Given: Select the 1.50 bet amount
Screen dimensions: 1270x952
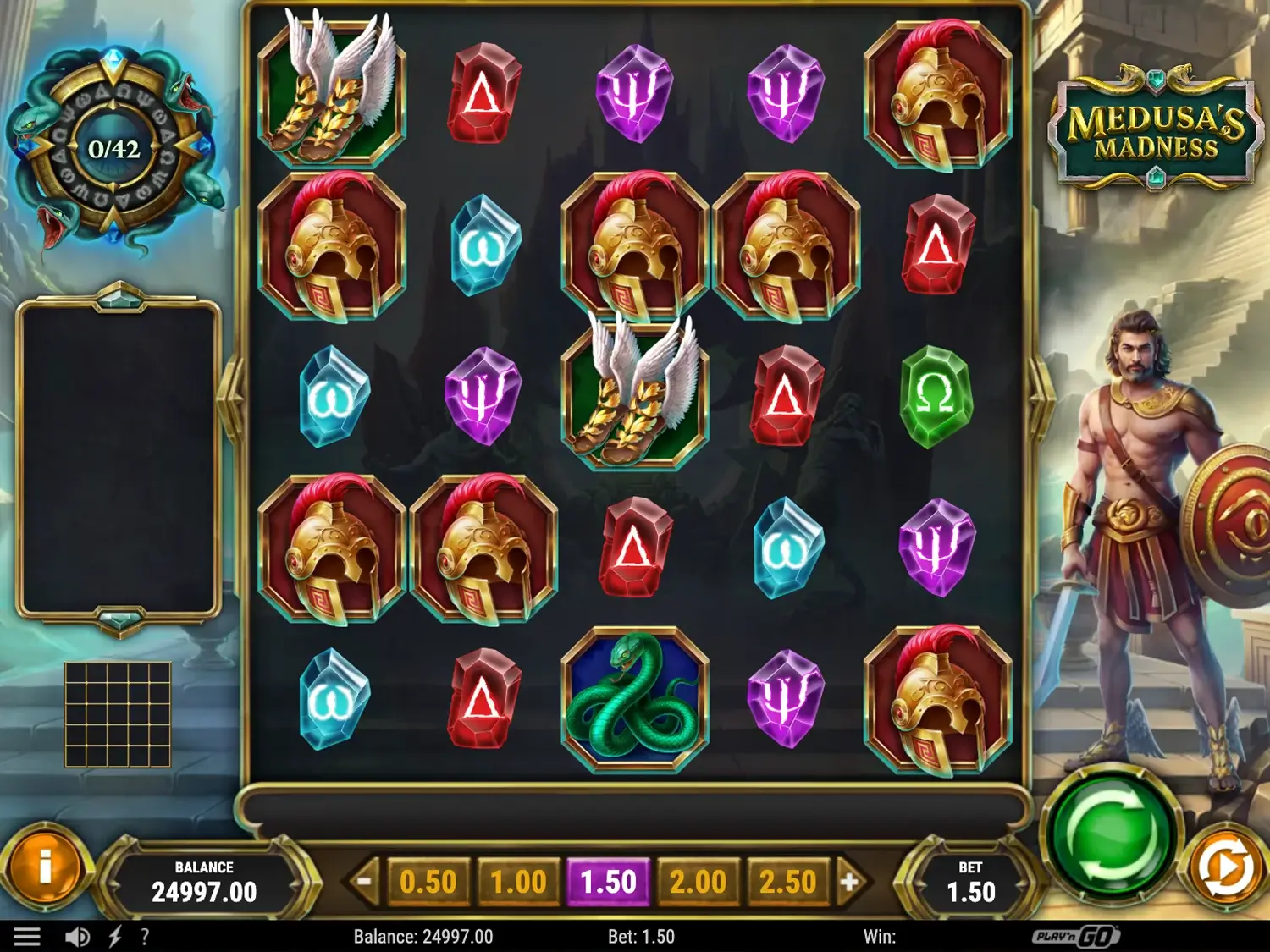Looking at the screenshot, I should tap(608, 883).
